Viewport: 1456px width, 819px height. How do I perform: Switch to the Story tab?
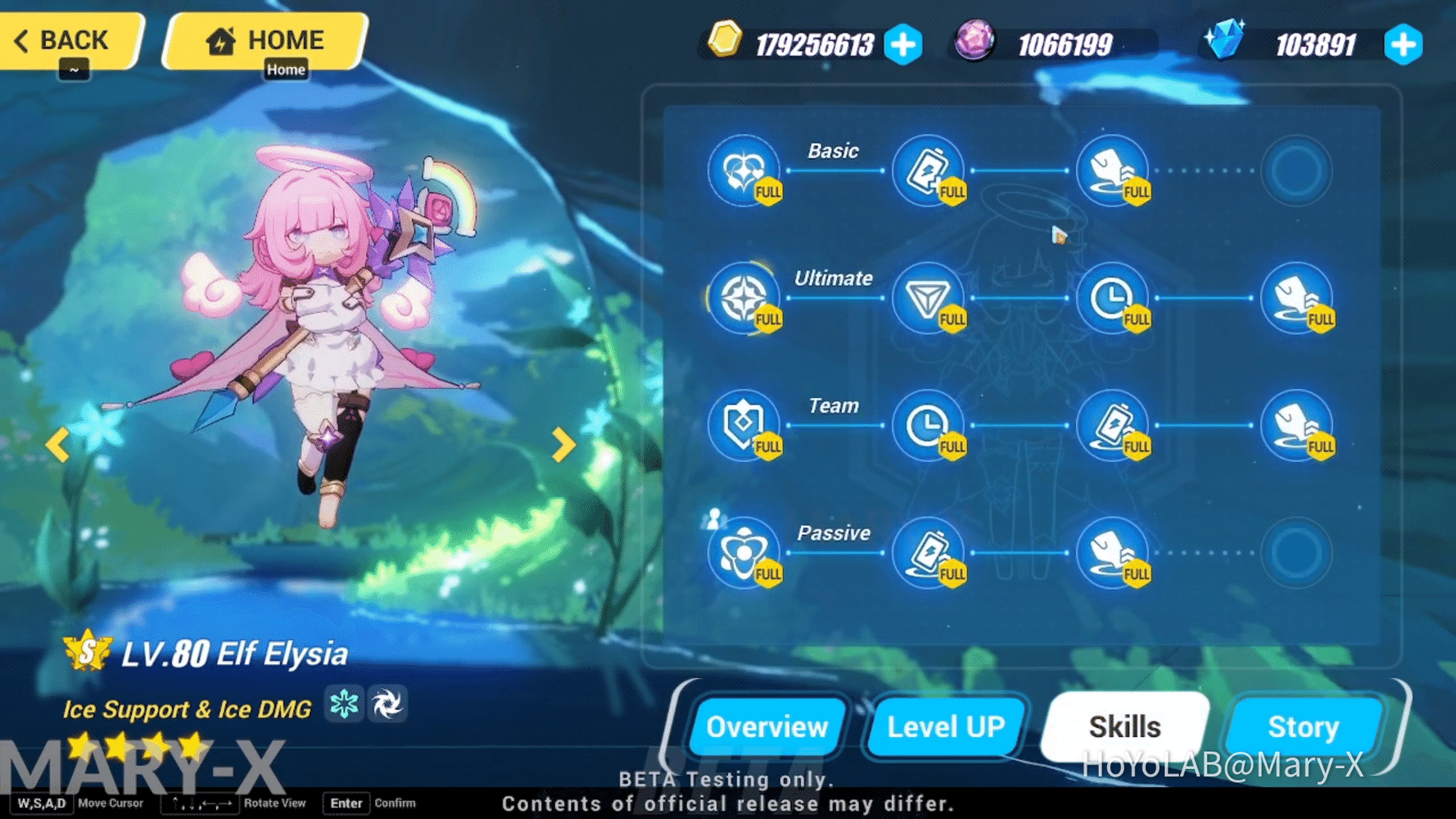(1304, 726)
